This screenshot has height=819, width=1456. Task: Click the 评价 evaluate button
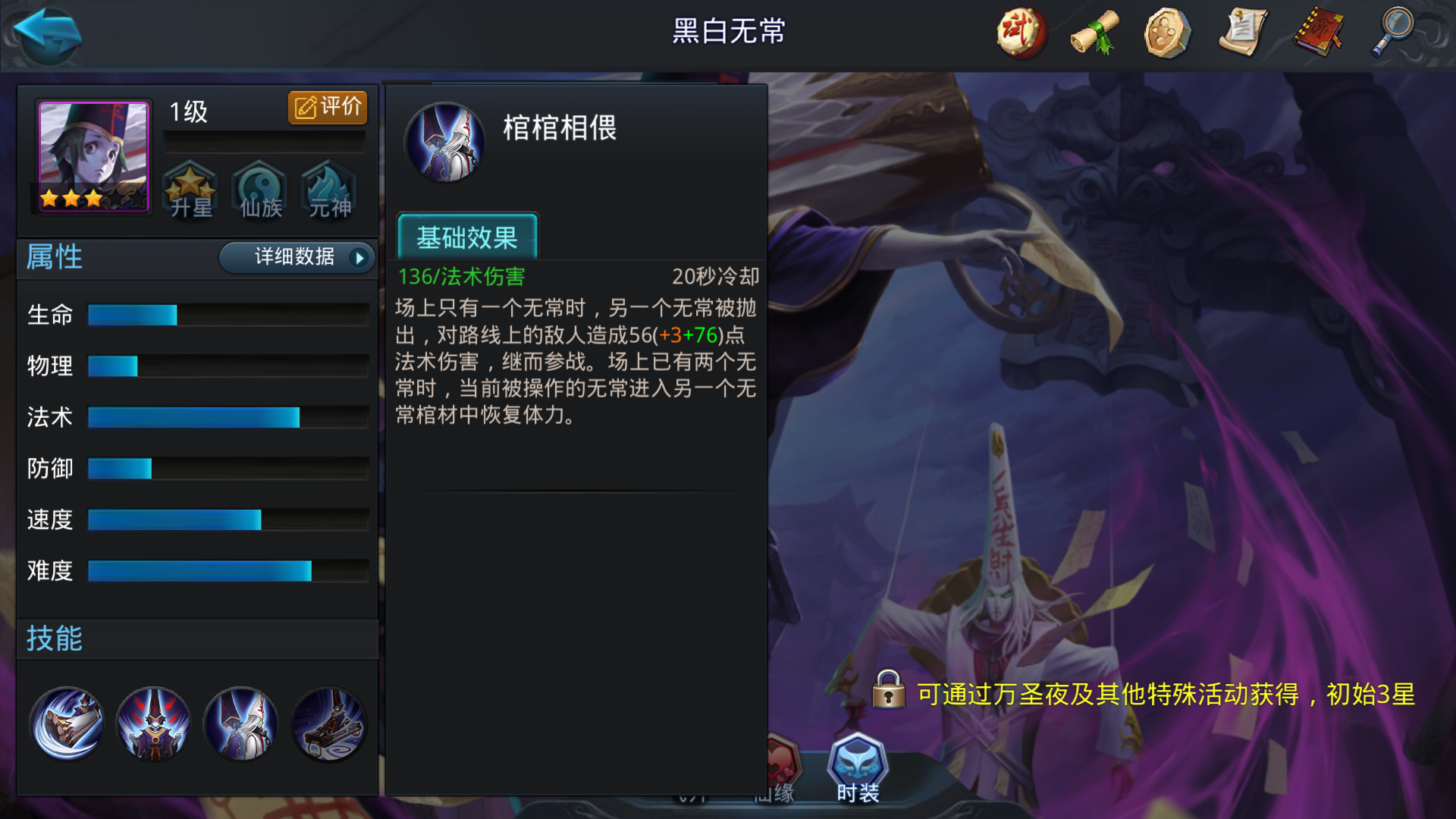coord(328,106)
